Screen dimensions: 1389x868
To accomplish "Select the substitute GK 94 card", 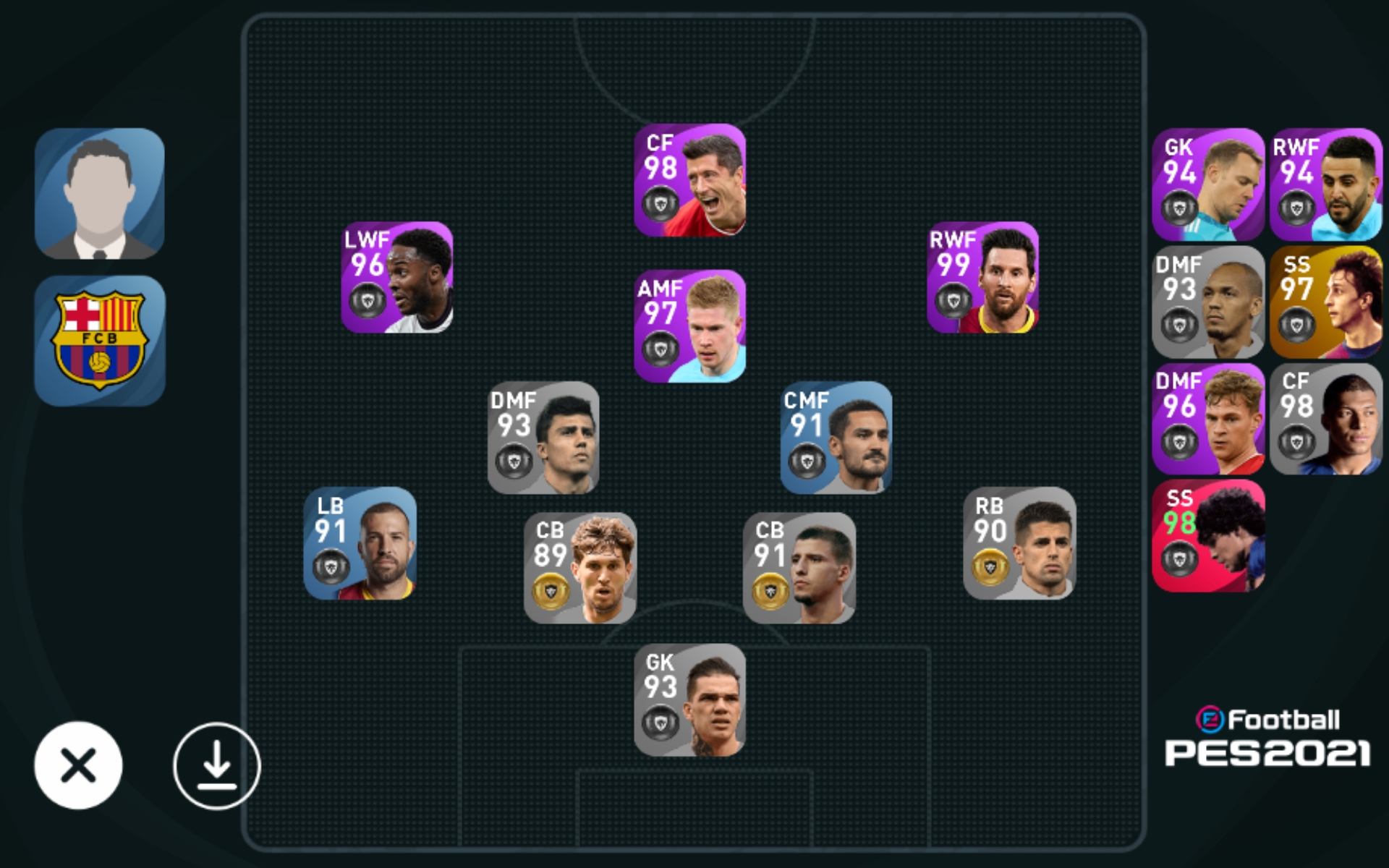I will point(1208,184).
